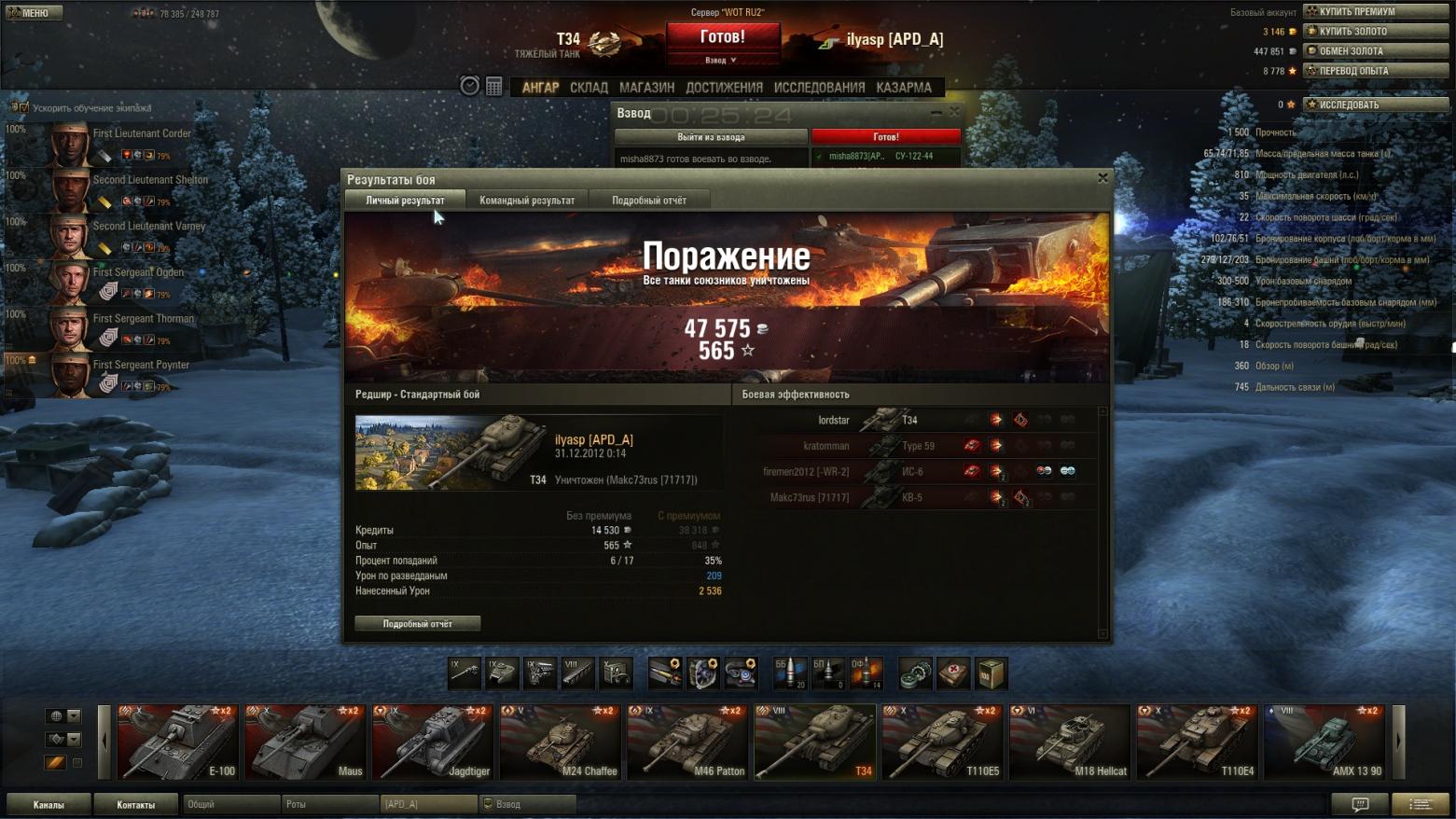Open the МЕНЮ button

pos(35,12)
